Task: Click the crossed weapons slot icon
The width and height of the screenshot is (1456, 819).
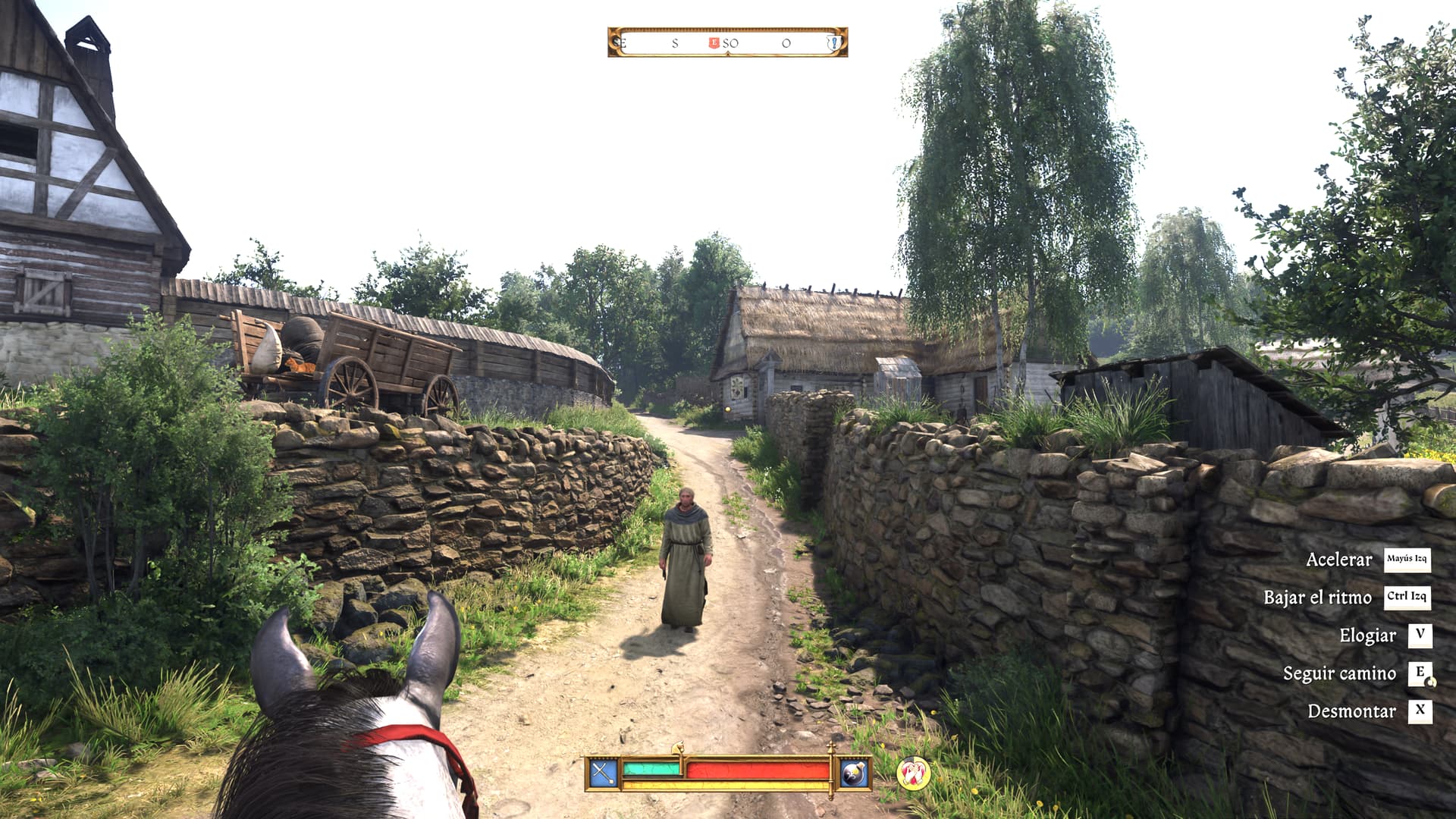Action: 604,773
